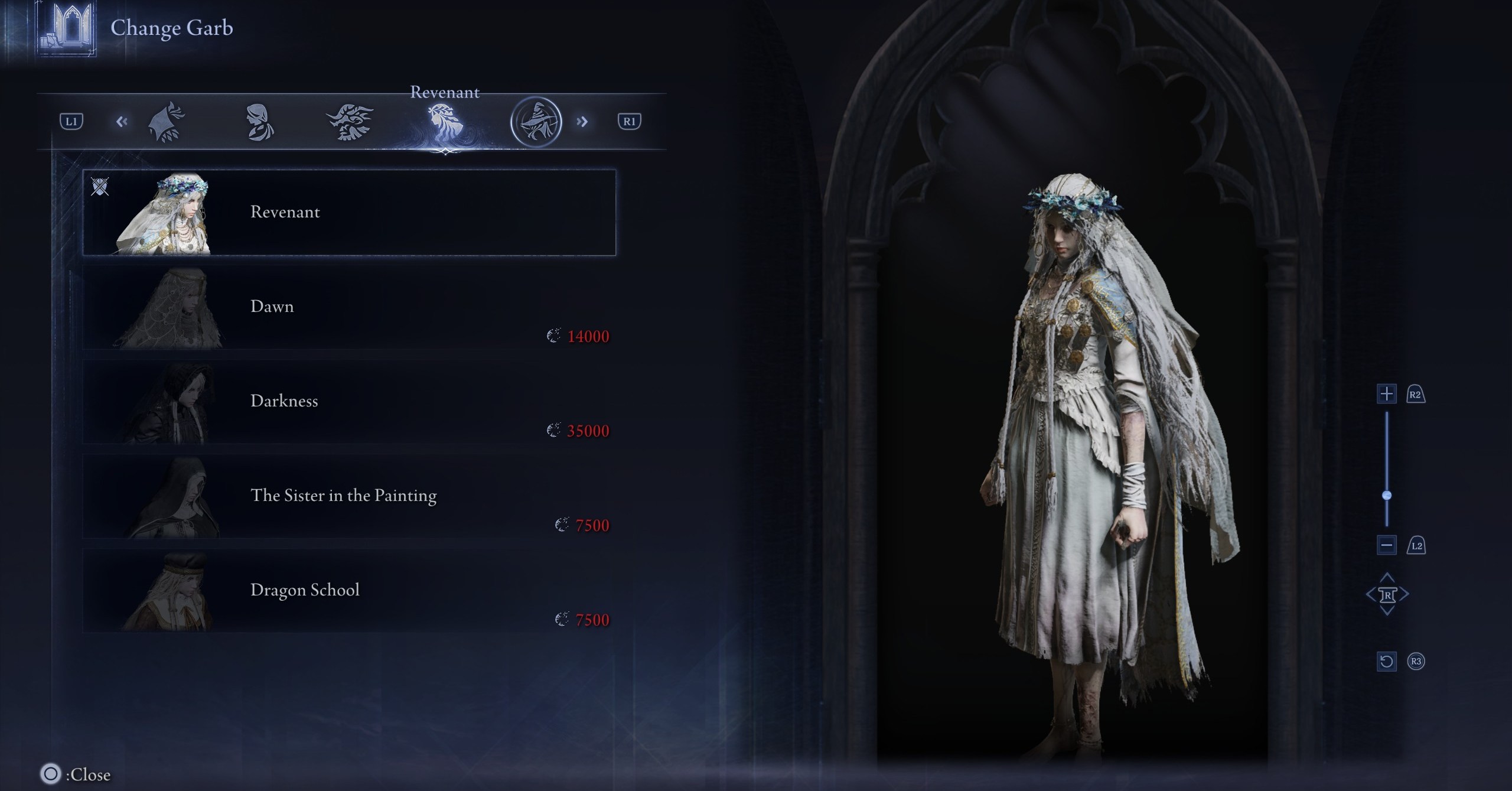Zoom in the preview with plus button
1512x791 pixels.
click(1386, 394)
